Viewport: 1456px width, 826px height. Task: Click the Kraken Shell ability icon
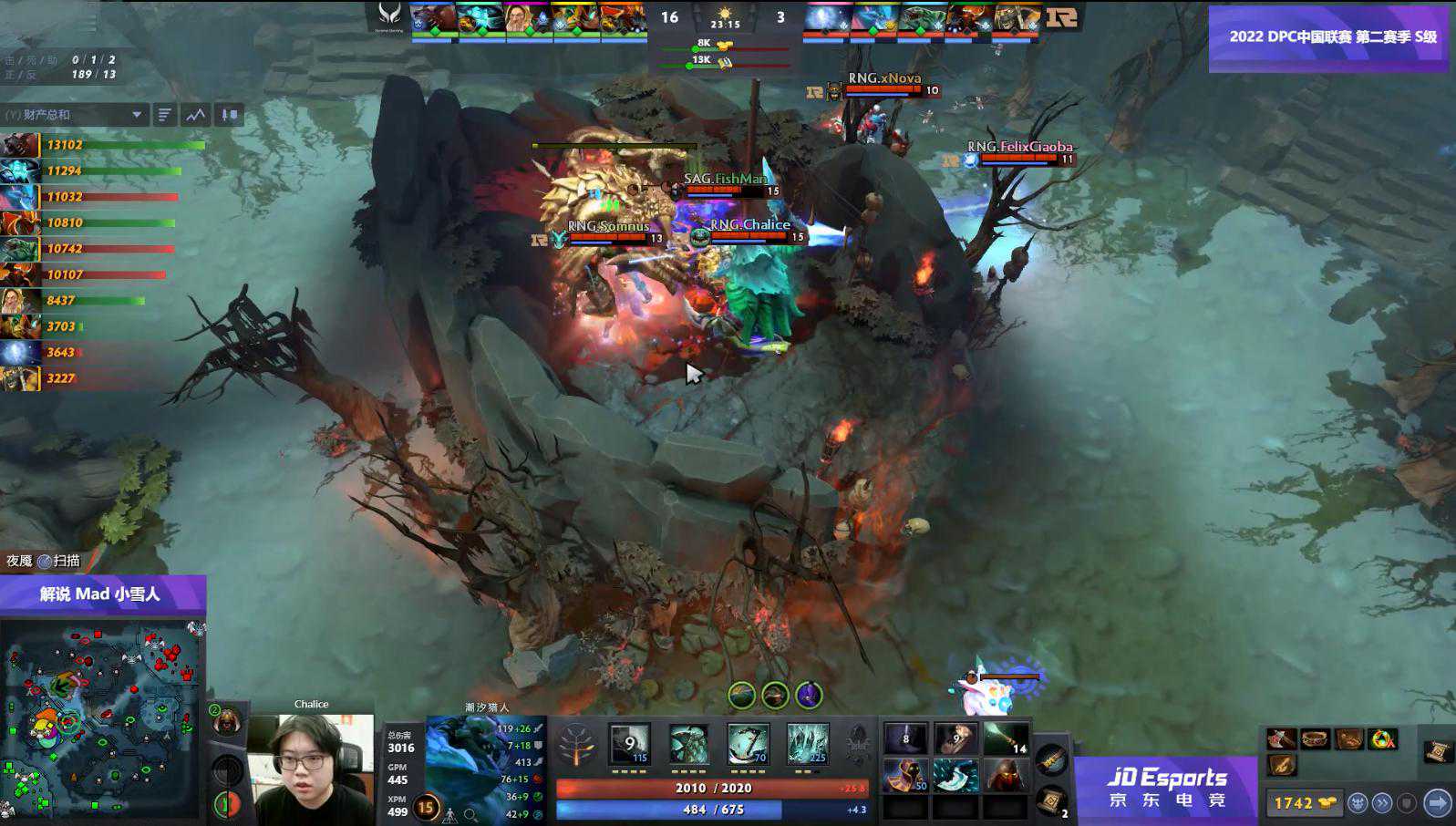[689, 745]
